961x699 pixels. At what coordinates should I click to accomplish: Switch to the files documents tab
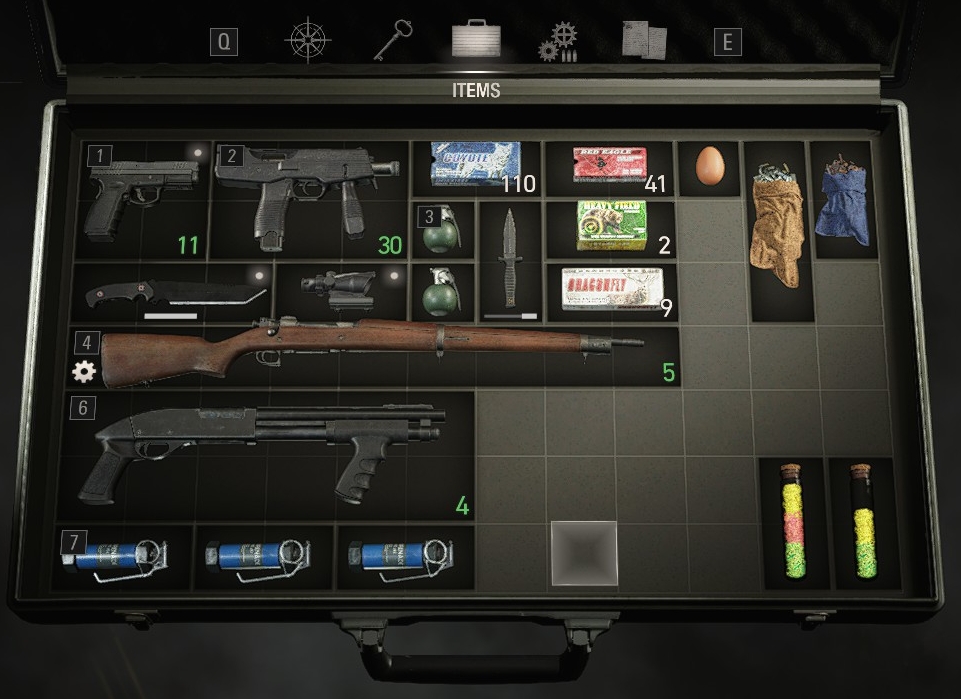642,40
